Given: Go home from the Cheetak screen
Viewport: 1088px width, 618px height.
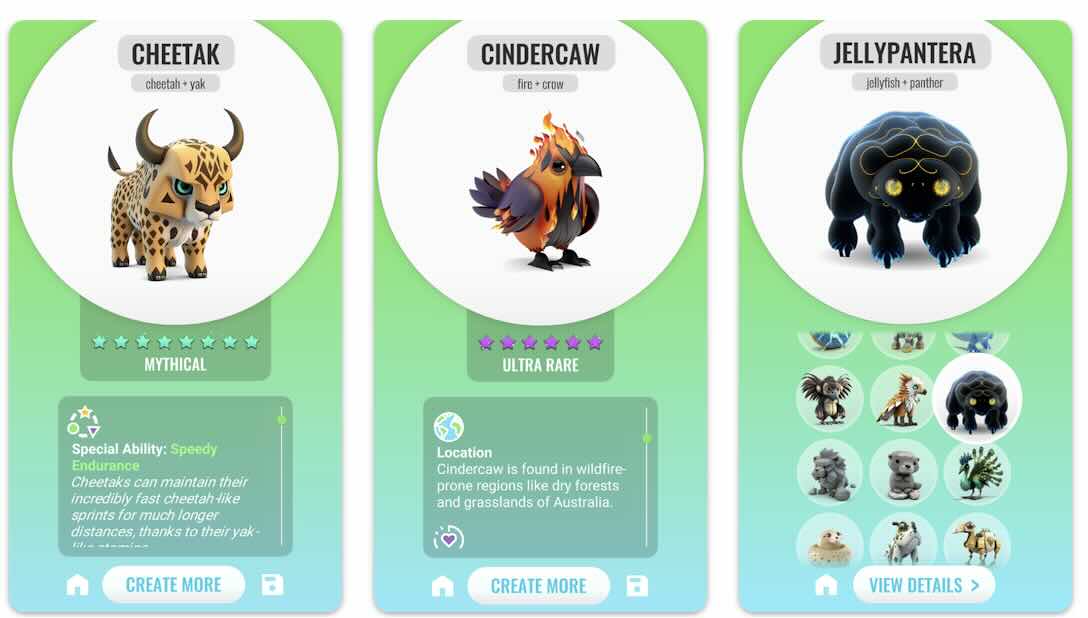Looking at the screenshot, I should click(x=77, y=586).
